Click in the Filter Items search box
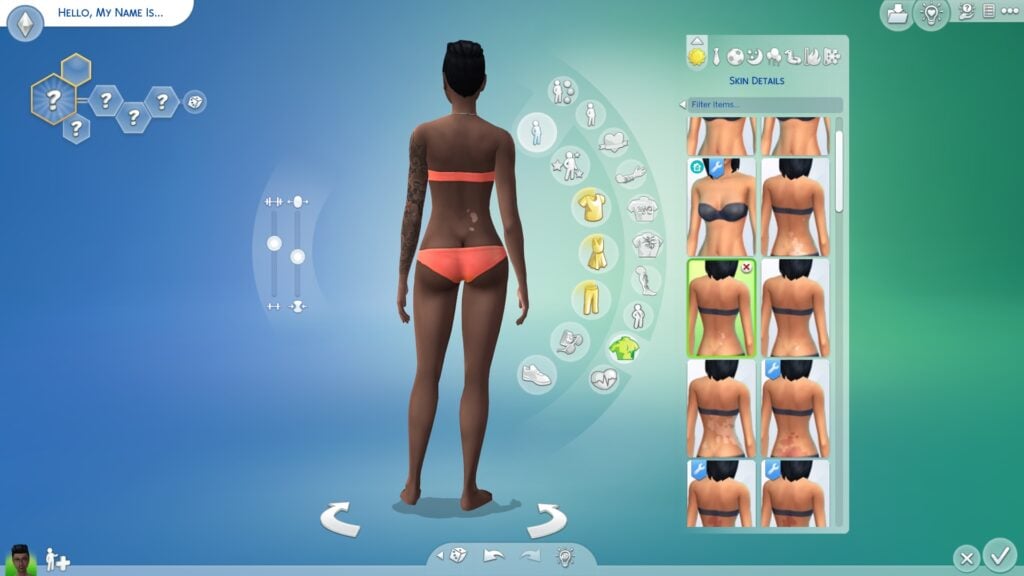This screenshot has height=576, width=1024. [765, 104]
